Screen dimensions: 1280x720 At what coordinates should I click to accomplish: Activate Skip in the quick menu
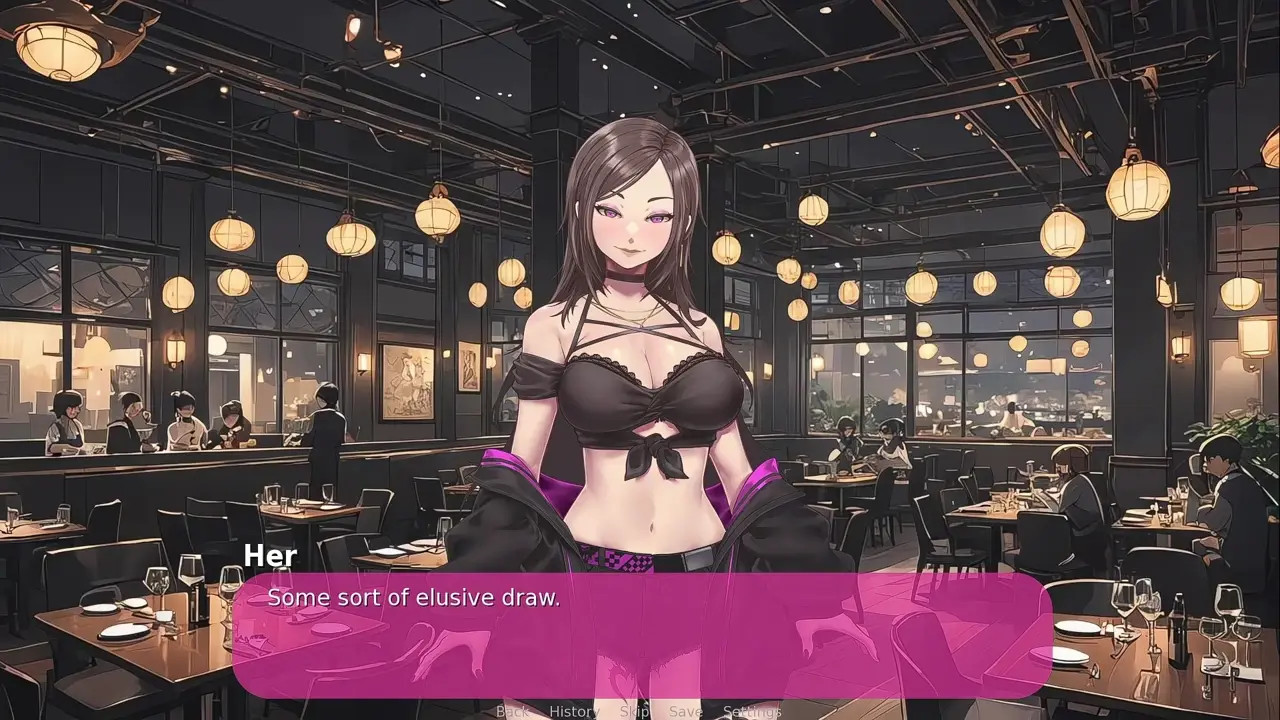point(634,711)
